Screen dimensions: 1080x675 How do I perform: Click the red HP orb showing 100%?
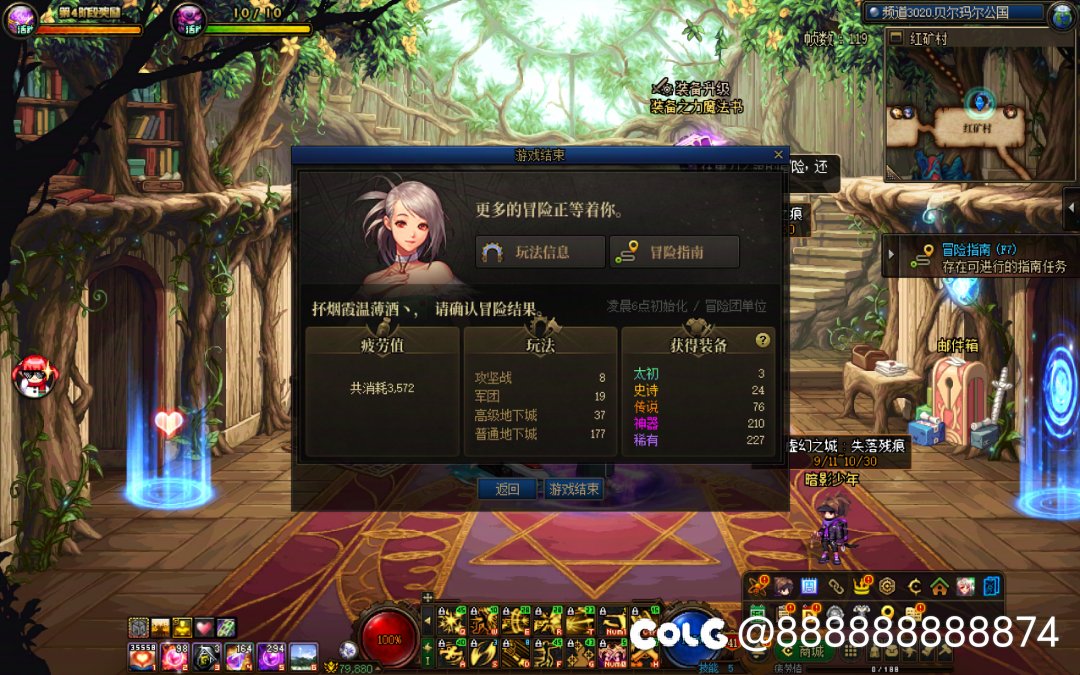point(389,638)
